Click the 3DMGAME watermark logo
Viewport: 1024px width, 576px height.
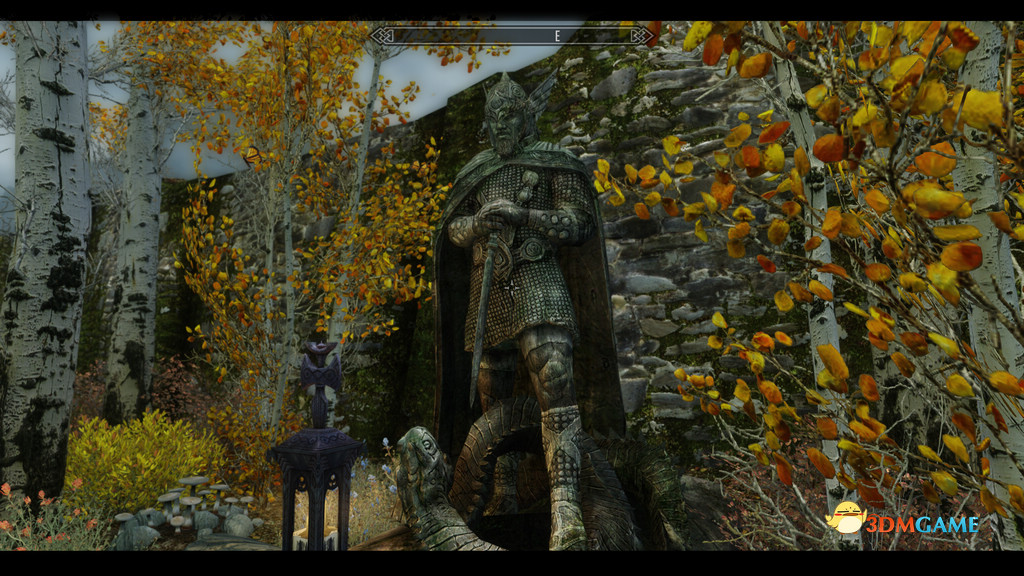[904, 521]
